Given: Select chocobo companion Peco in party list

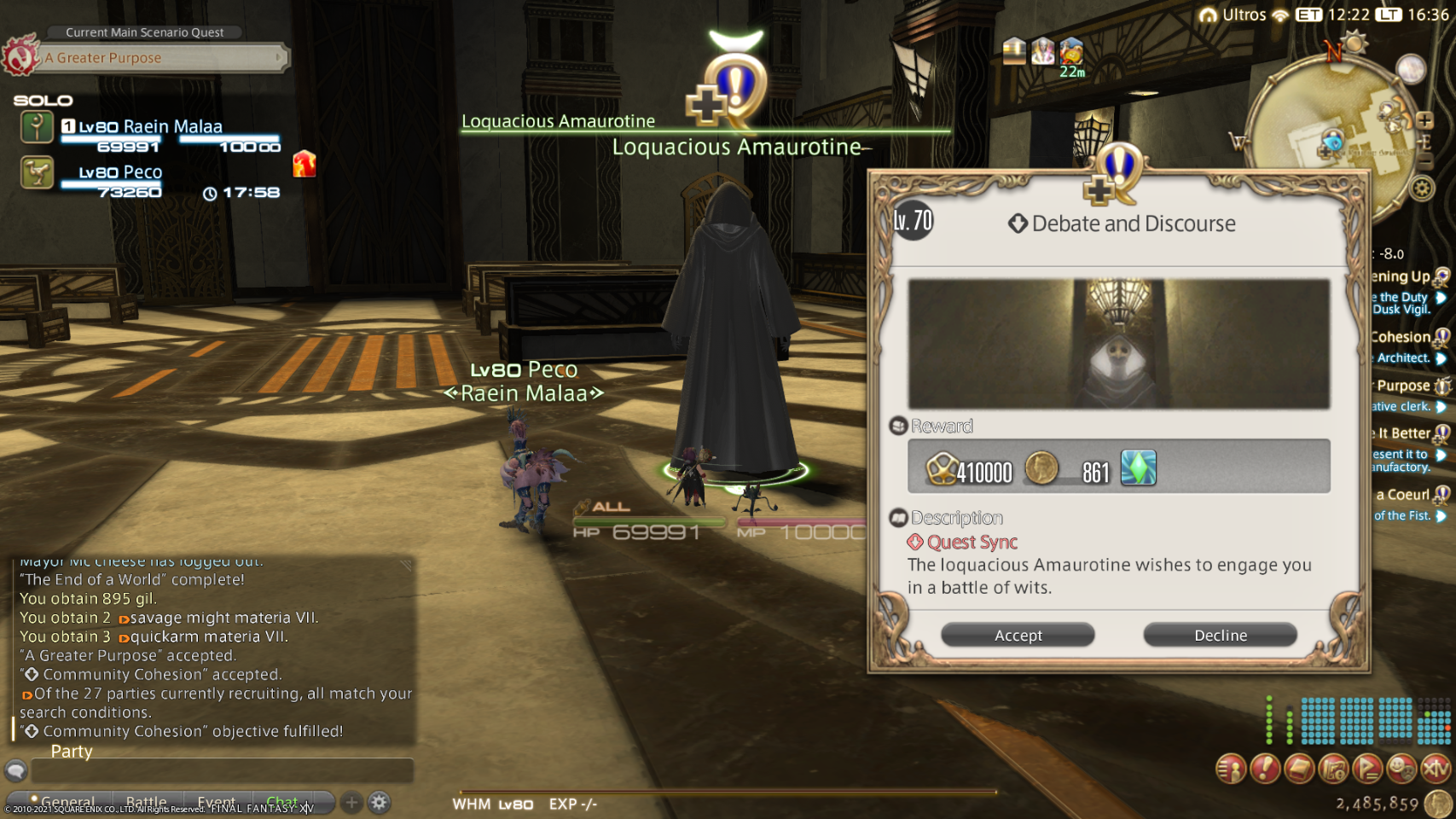Looking at the screenshot, I should (x=120, y=173).
